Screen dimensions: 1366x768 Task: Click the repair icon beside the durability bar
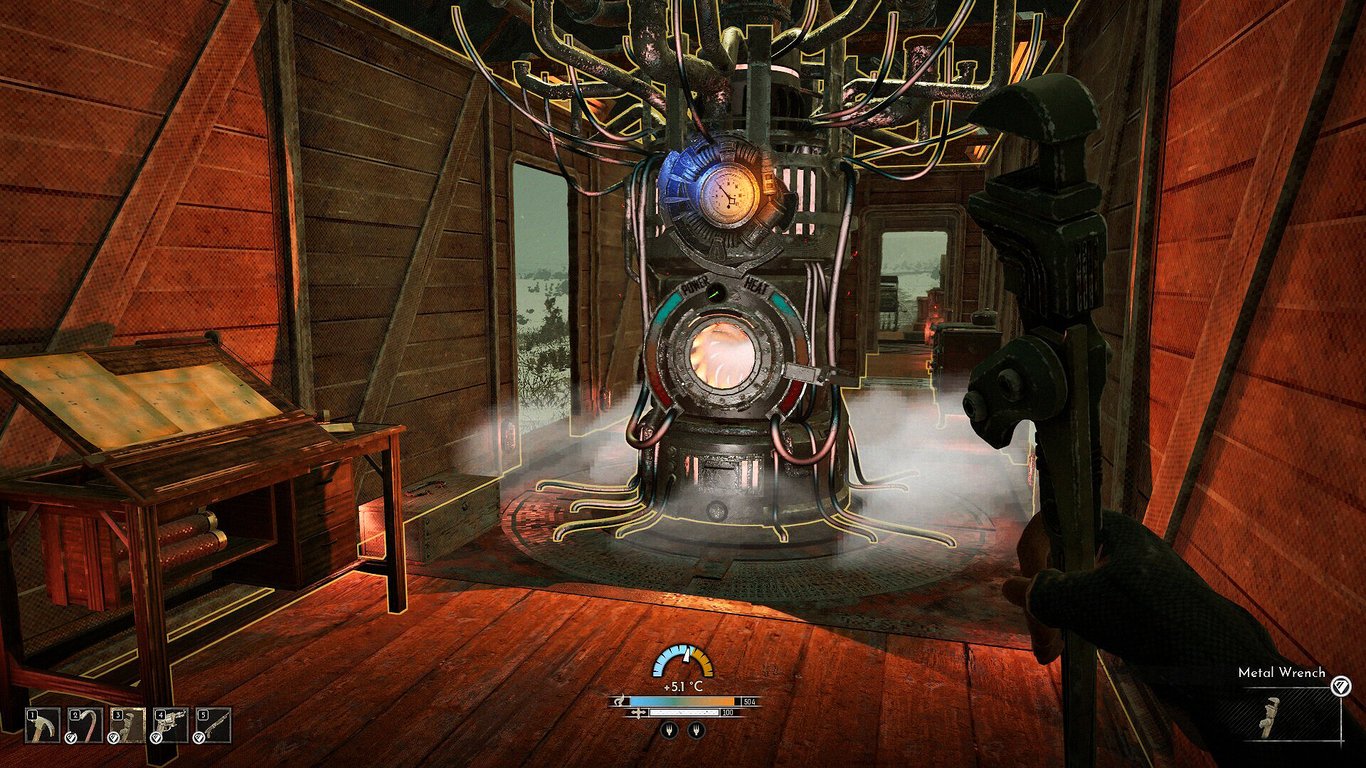pos(639,712)
